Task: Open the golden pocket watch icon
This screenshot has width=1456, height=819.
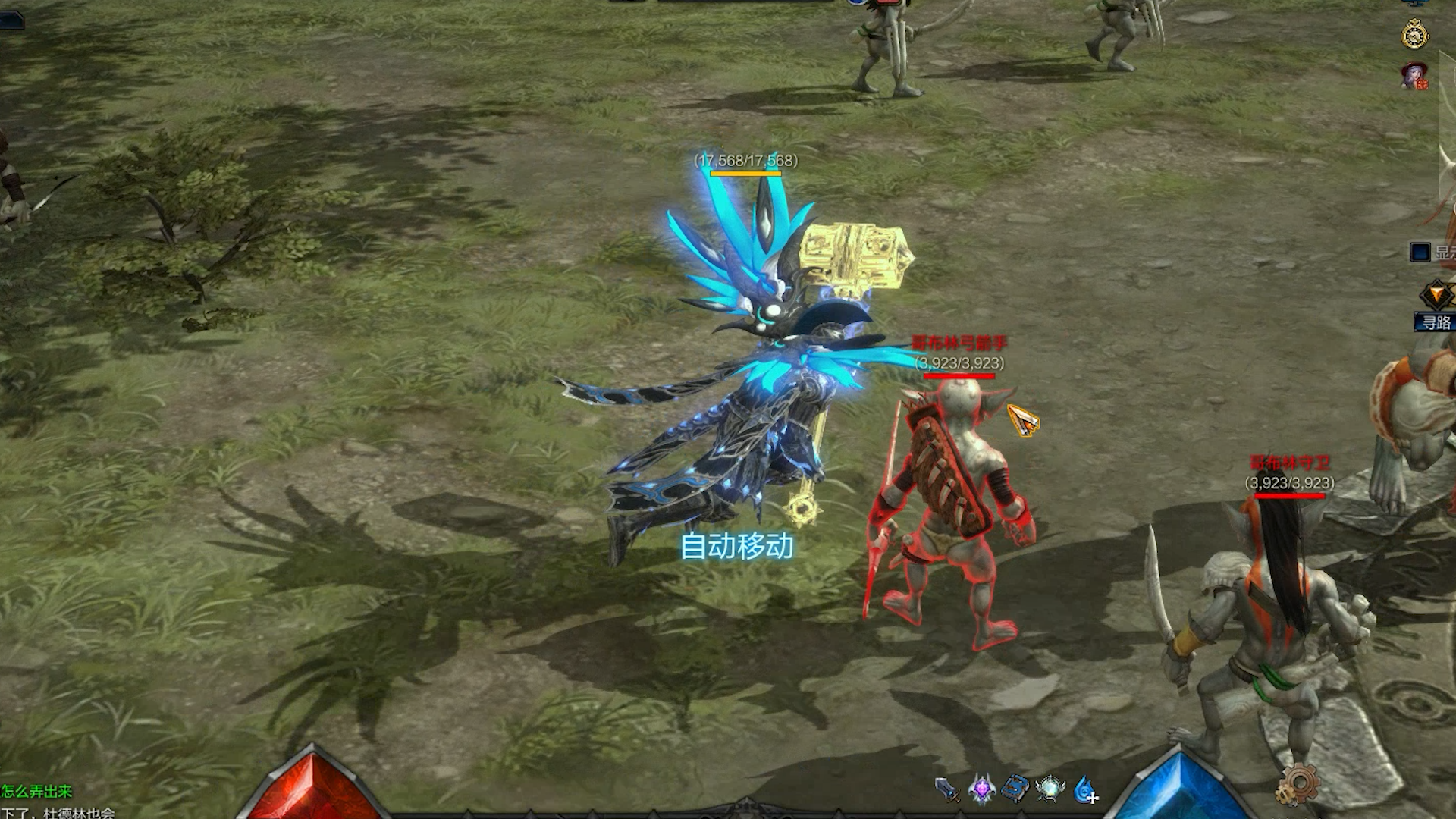Action: 1414,34
